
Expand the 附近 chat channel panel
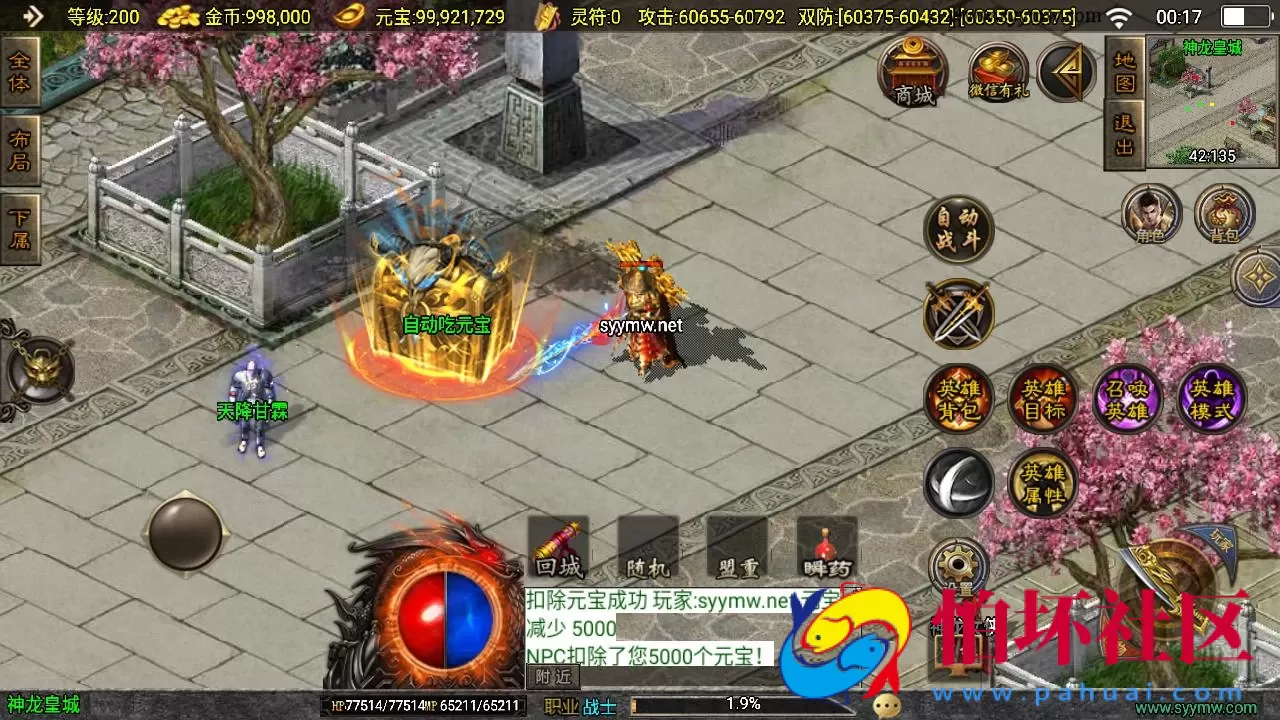(551, 676)
